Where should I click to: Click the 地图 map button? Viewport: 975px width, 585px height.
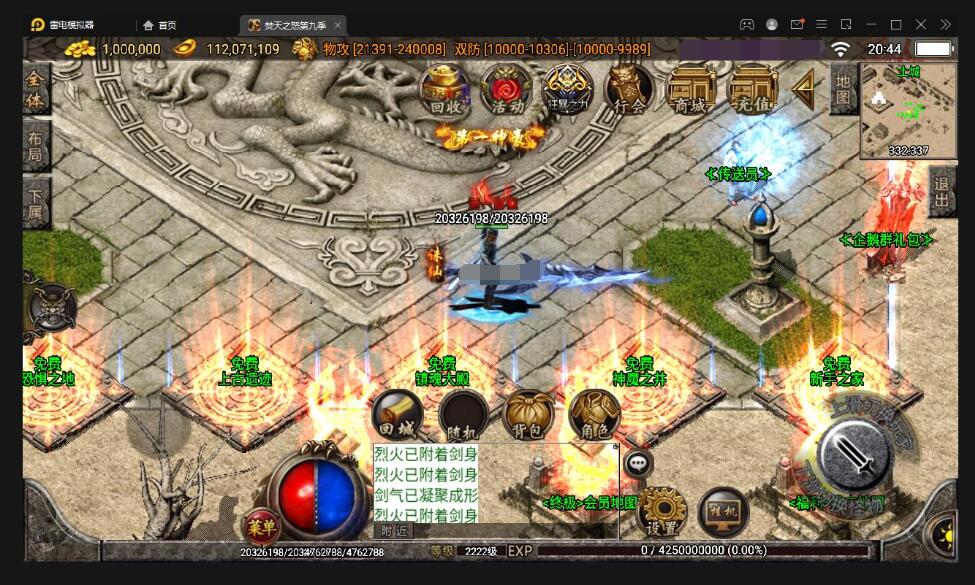(843, 88)
